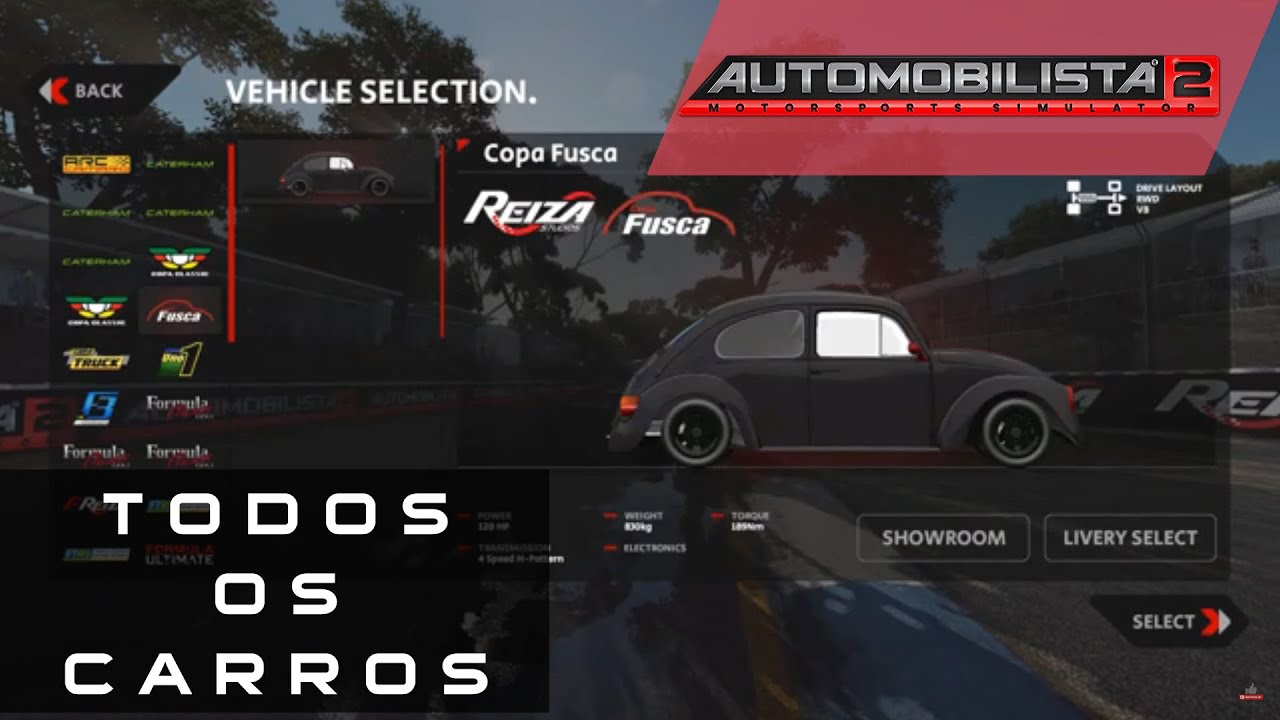Open Livery Select
The height and width of the screenshot is (720, 1280).
[x=1130, y=538]
